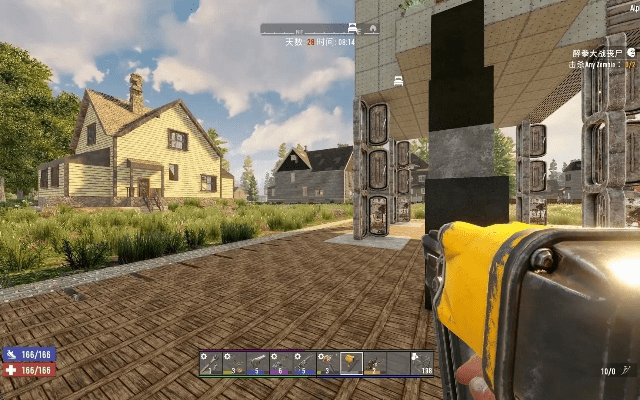Choose the hotbar slot with count 6
640x400 pixels.
click(x=281, y=363)
